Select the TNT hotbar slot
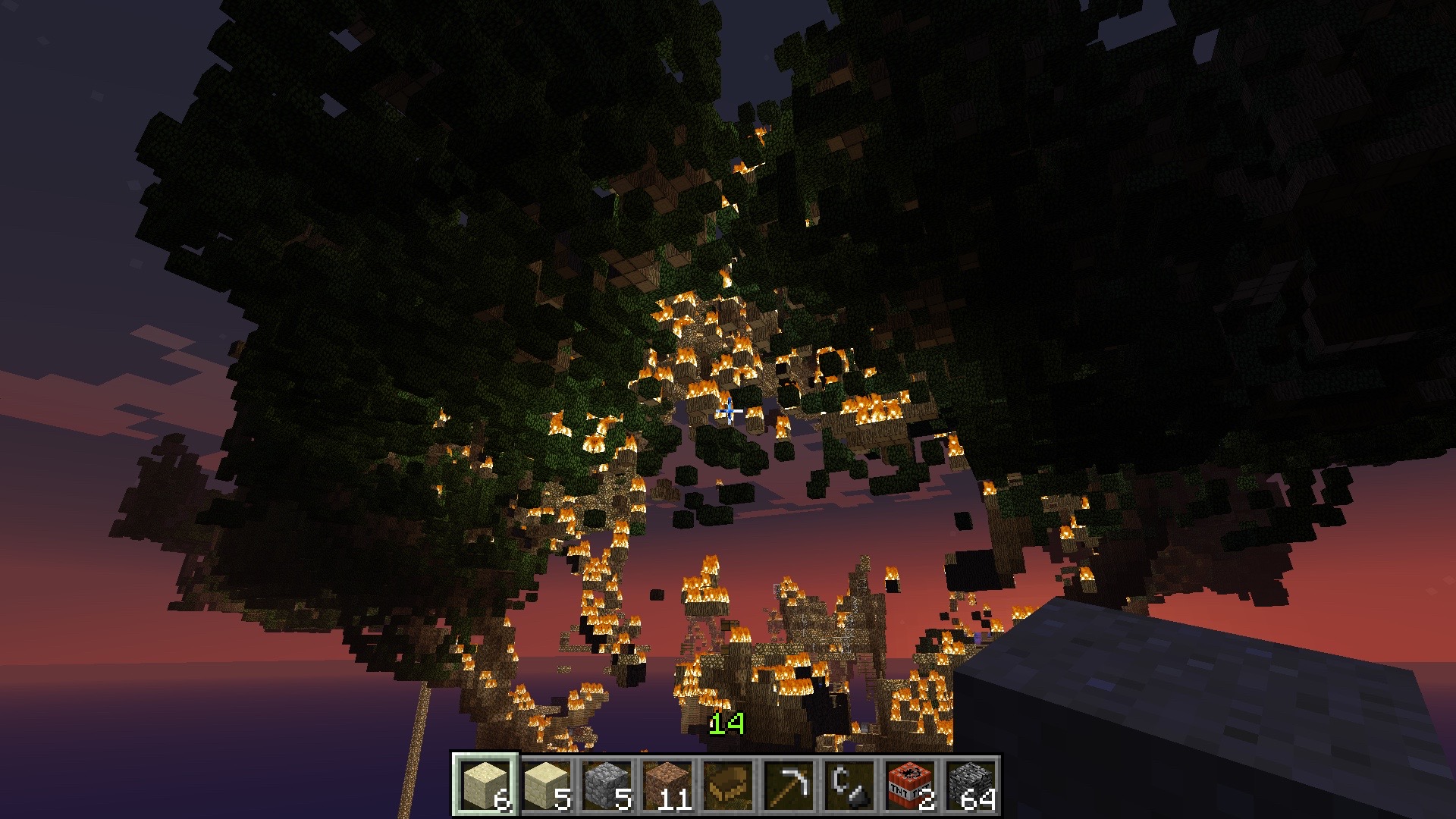Image resolution: width=1456 pixels, height=819 pixels. pos(910,785)
